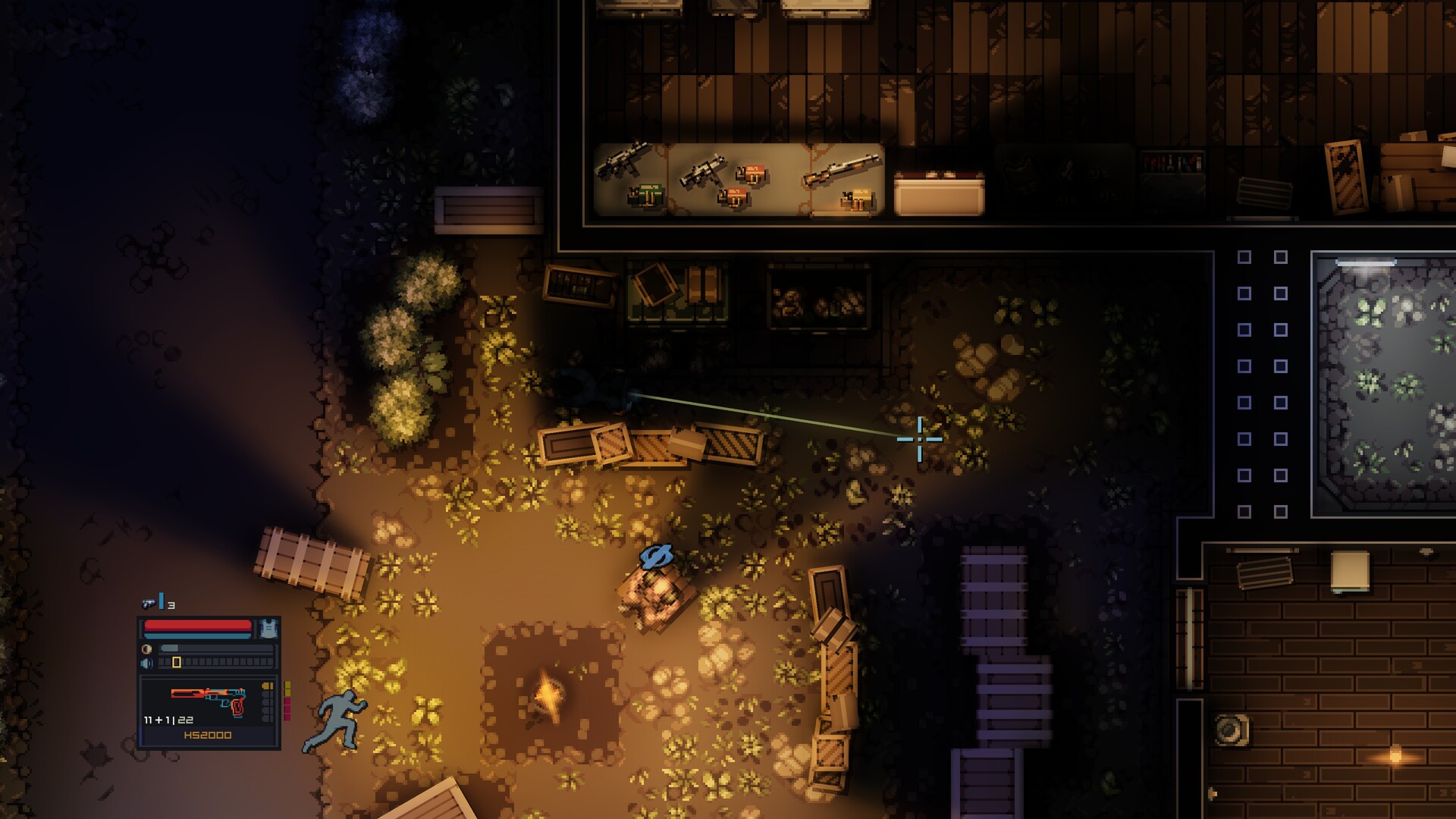Click the yellow marker on the sound level slider

point(176,662)
